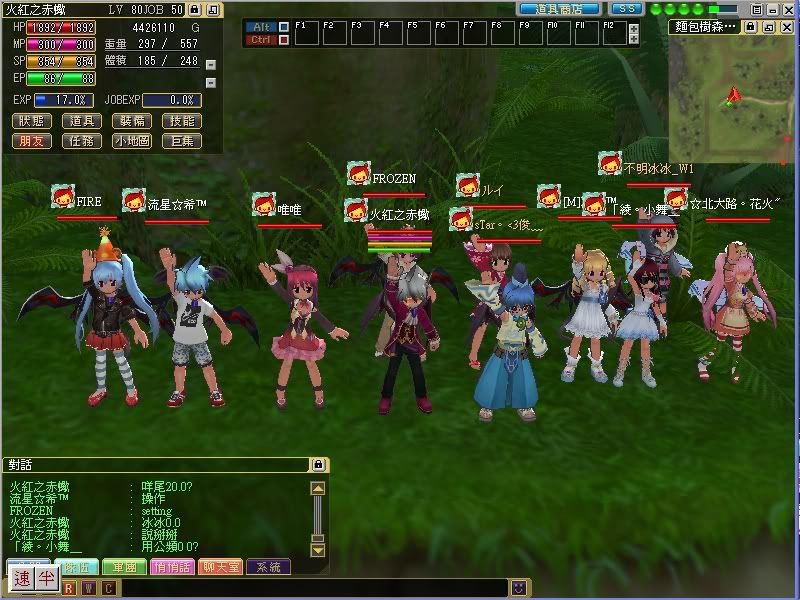The width and height of the screenshot is (800, 600).
Task: Click the forest minimap
Action: [733, 93]
